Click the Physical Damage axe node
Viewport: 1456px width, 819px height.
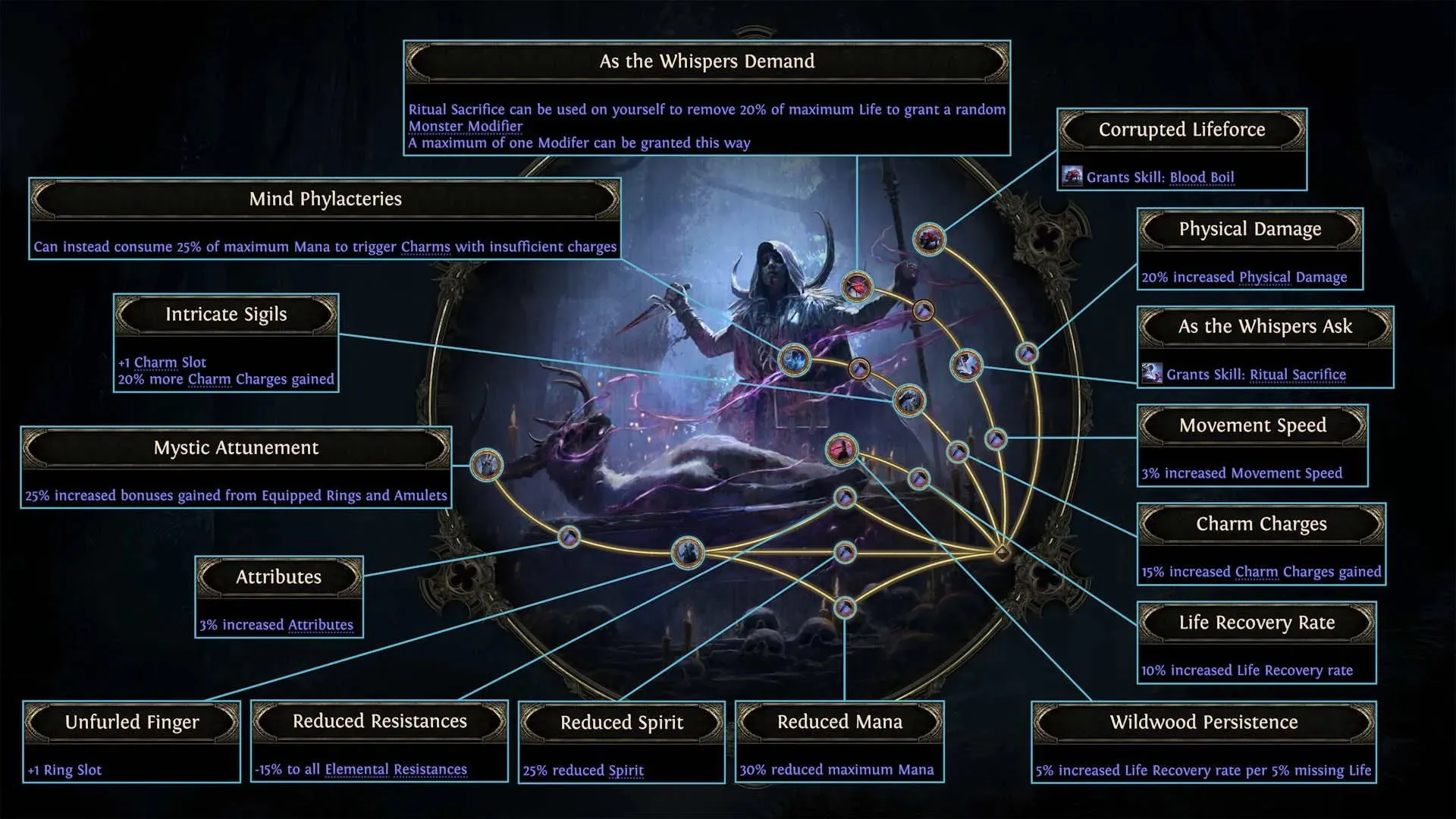[1028, 353]
